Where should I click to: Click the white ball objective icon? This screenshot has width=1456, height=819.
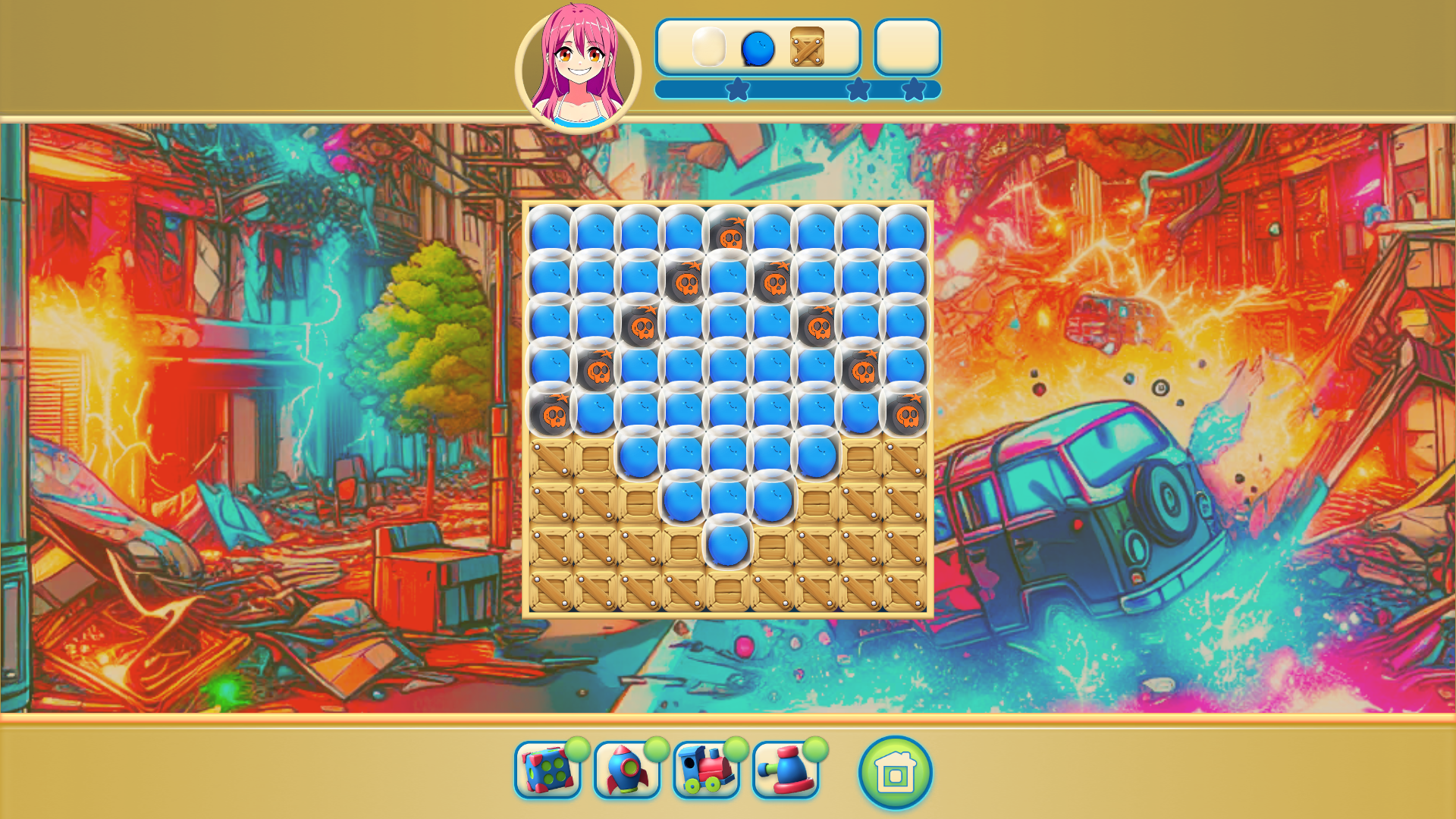tap(708, 48)
